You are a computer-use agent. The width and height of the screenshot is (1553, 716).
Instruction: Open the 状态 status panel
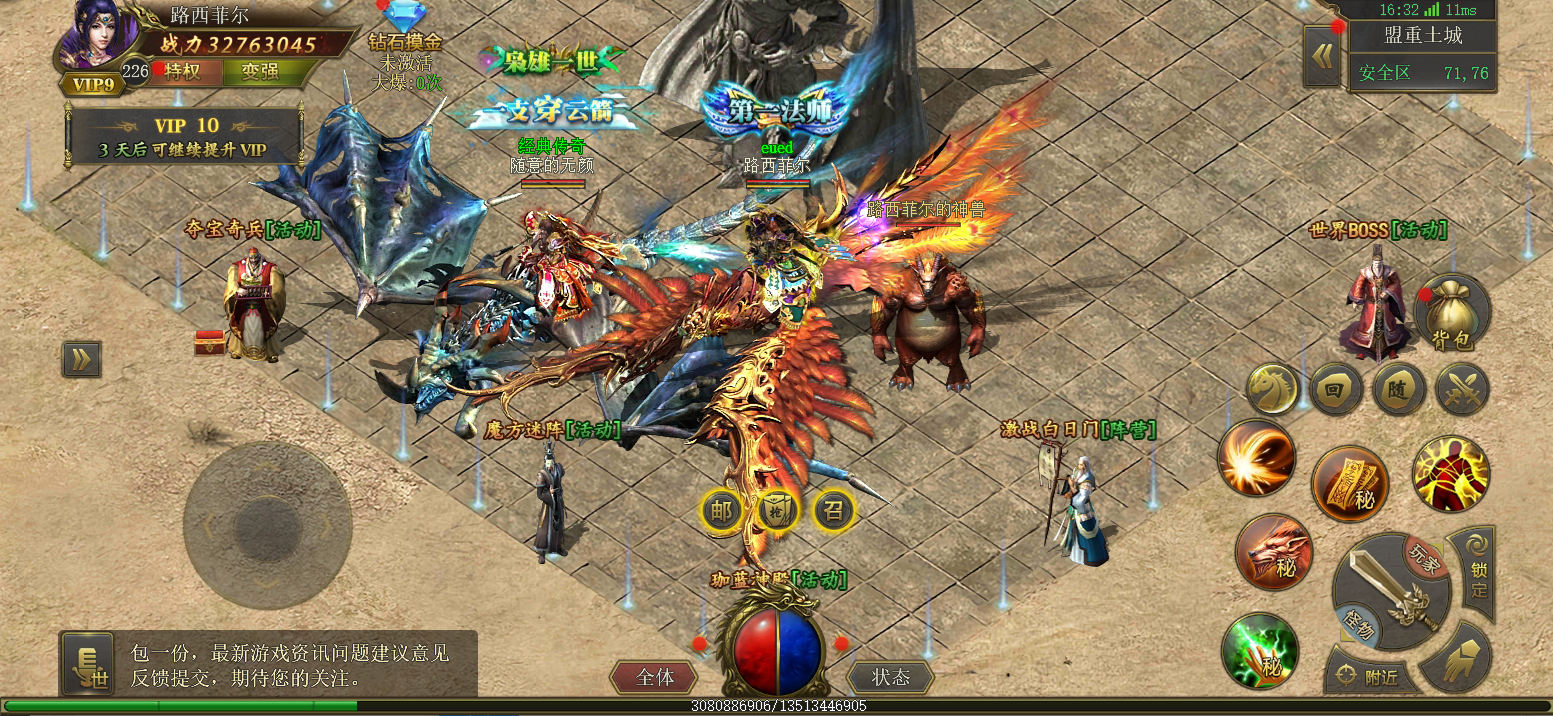click(x=890, y=677)
